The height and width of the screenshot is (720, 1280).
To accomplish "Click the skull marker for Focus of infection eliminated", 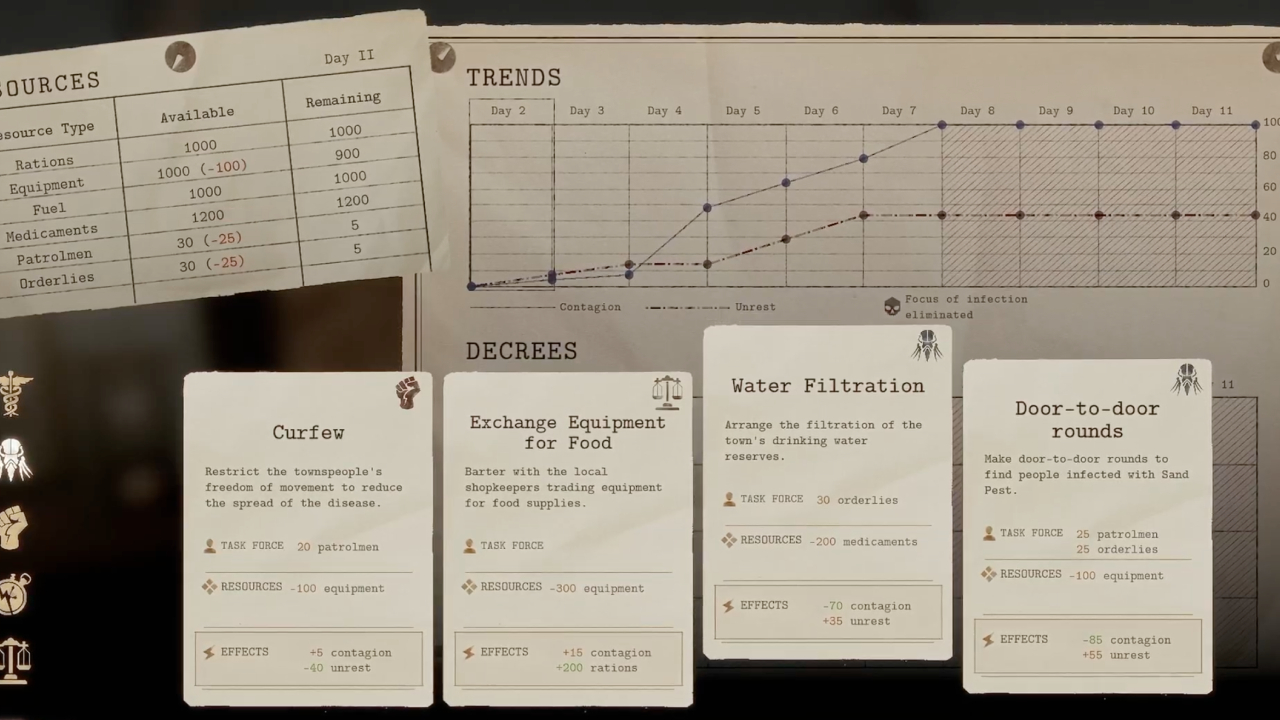I will (x=893, y=305).
